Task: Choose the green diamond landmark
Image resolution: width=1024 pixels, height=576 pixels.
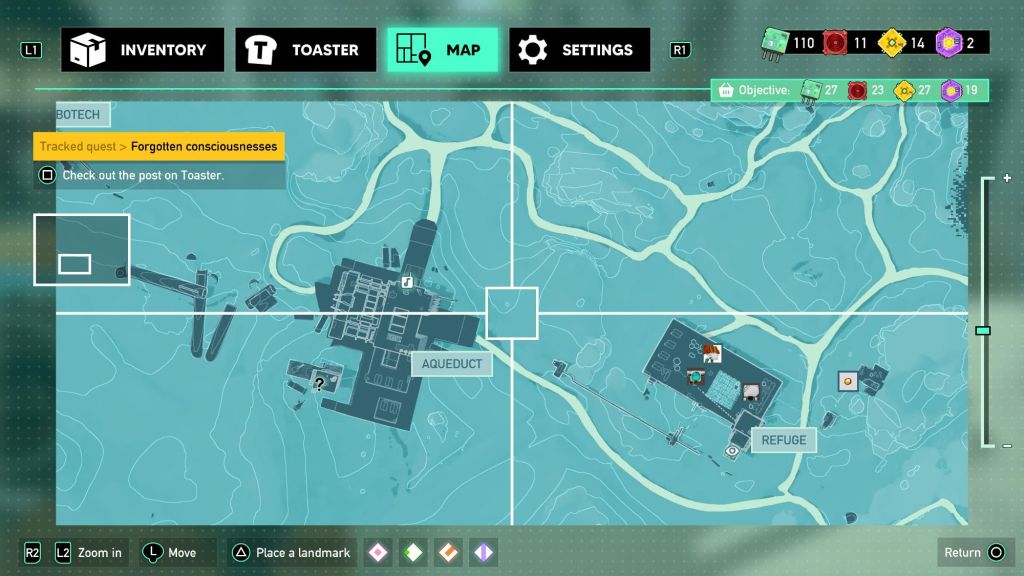Action: (x=413, y=552)
